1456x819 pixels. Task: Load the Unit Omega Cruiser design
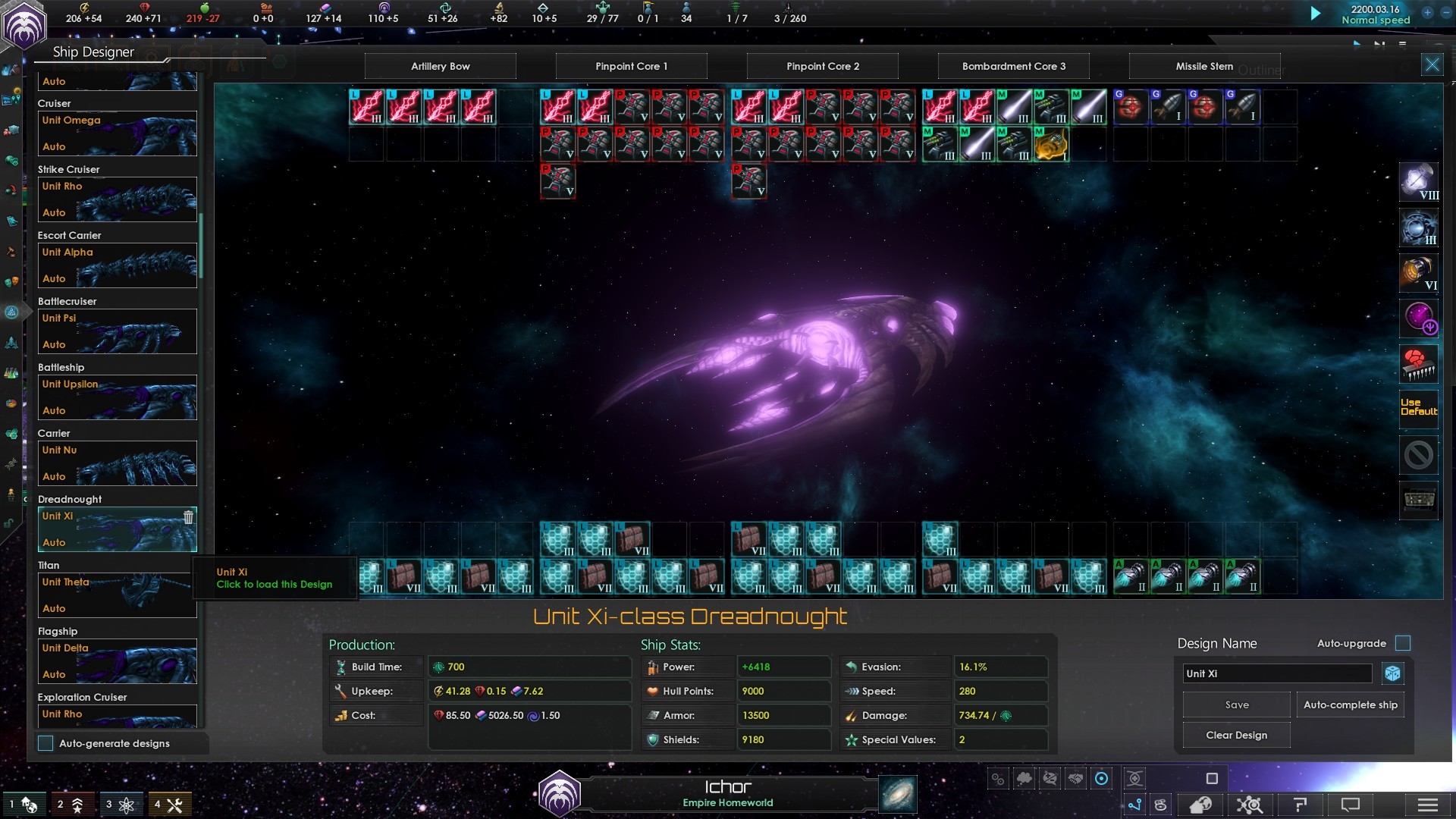point(118,133)
